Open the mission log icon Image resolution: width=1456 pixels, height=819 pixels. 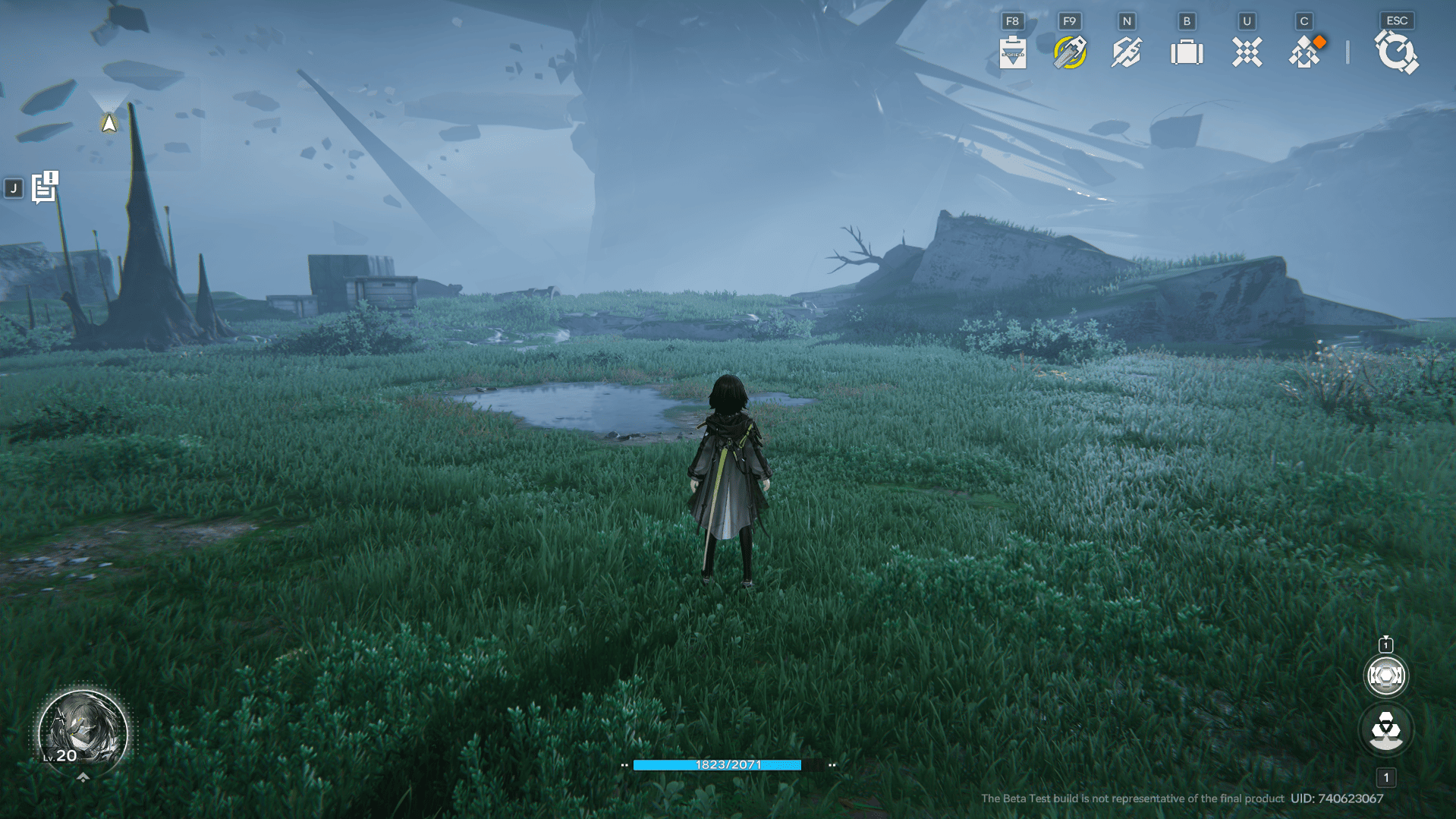[45, 187]
